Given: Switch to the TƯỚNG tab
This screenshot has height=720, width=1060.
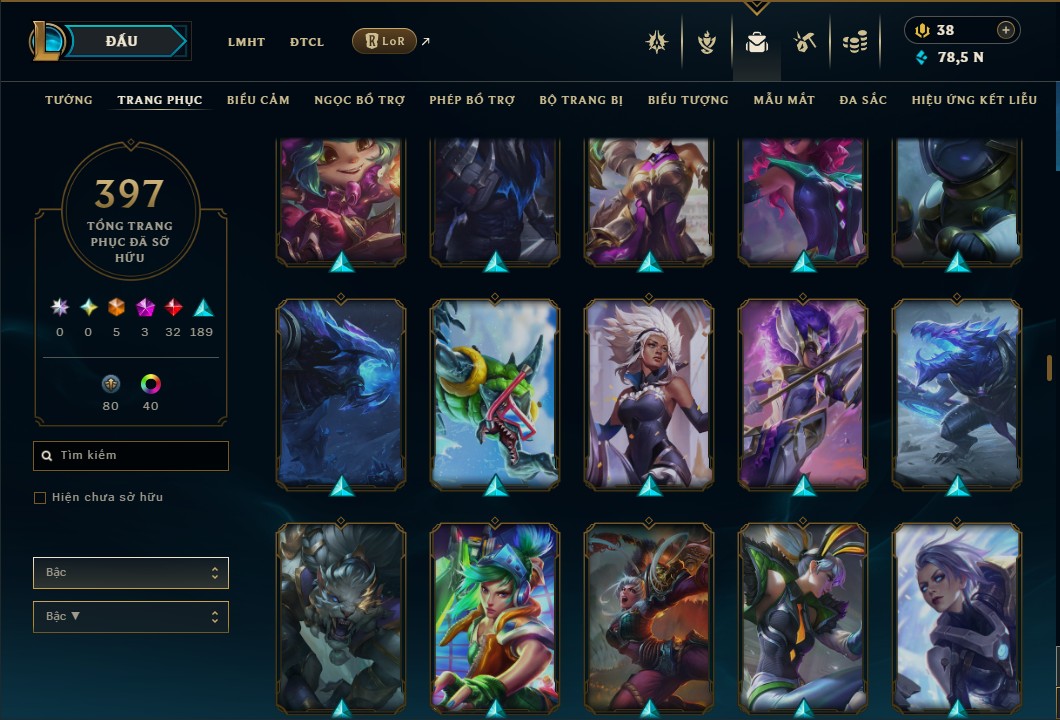Looking at the screenshot, I should pos(69,100).
